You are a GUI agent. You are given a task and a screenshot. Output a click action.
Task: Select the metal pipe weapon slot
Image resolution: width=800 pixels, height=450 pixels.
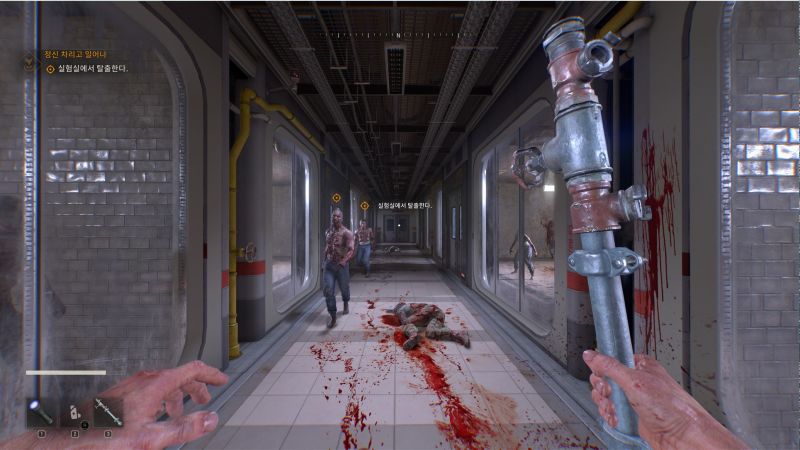click(107, 411)
